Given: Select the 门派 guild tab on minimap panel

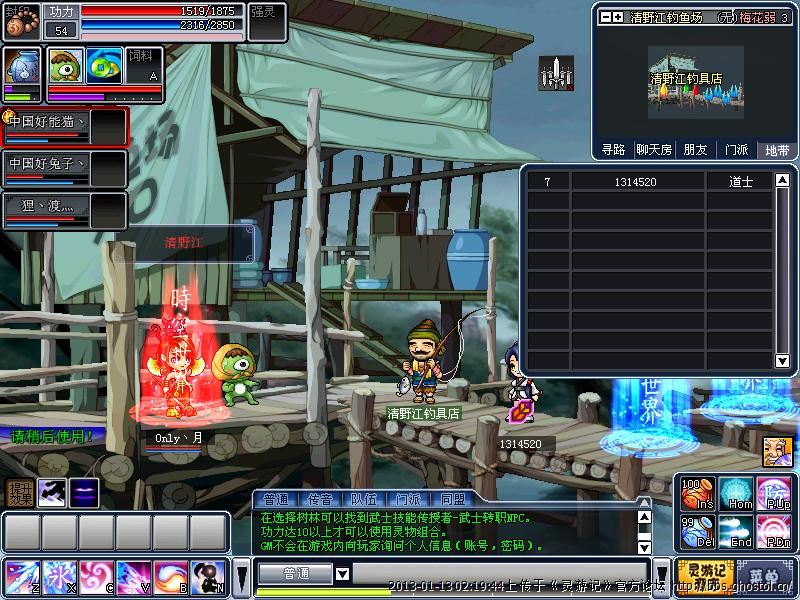Looking at the screenshot, I should (736, 149).
